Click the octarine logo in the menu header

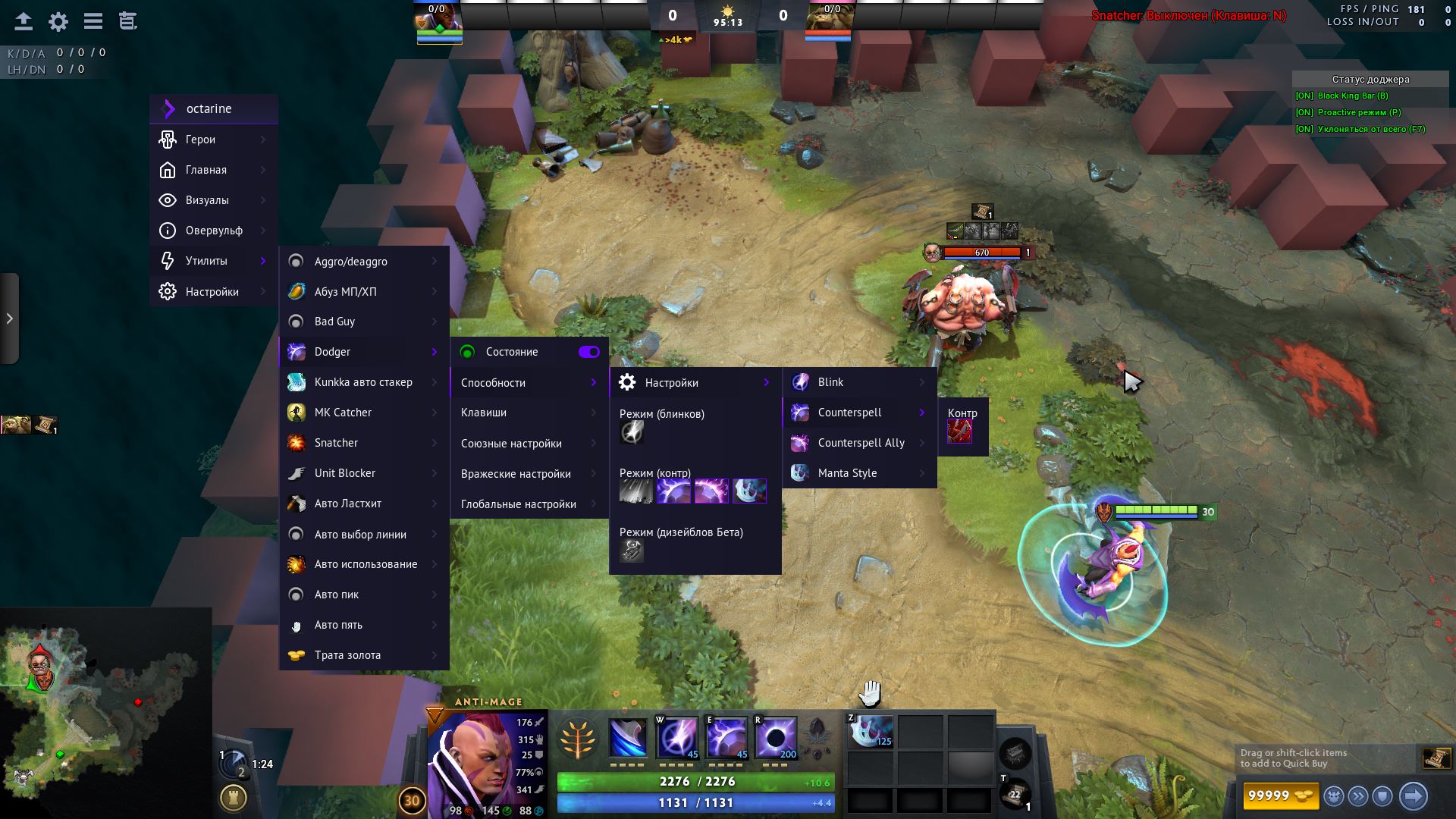pyautogui.click(x=168, y=108)
